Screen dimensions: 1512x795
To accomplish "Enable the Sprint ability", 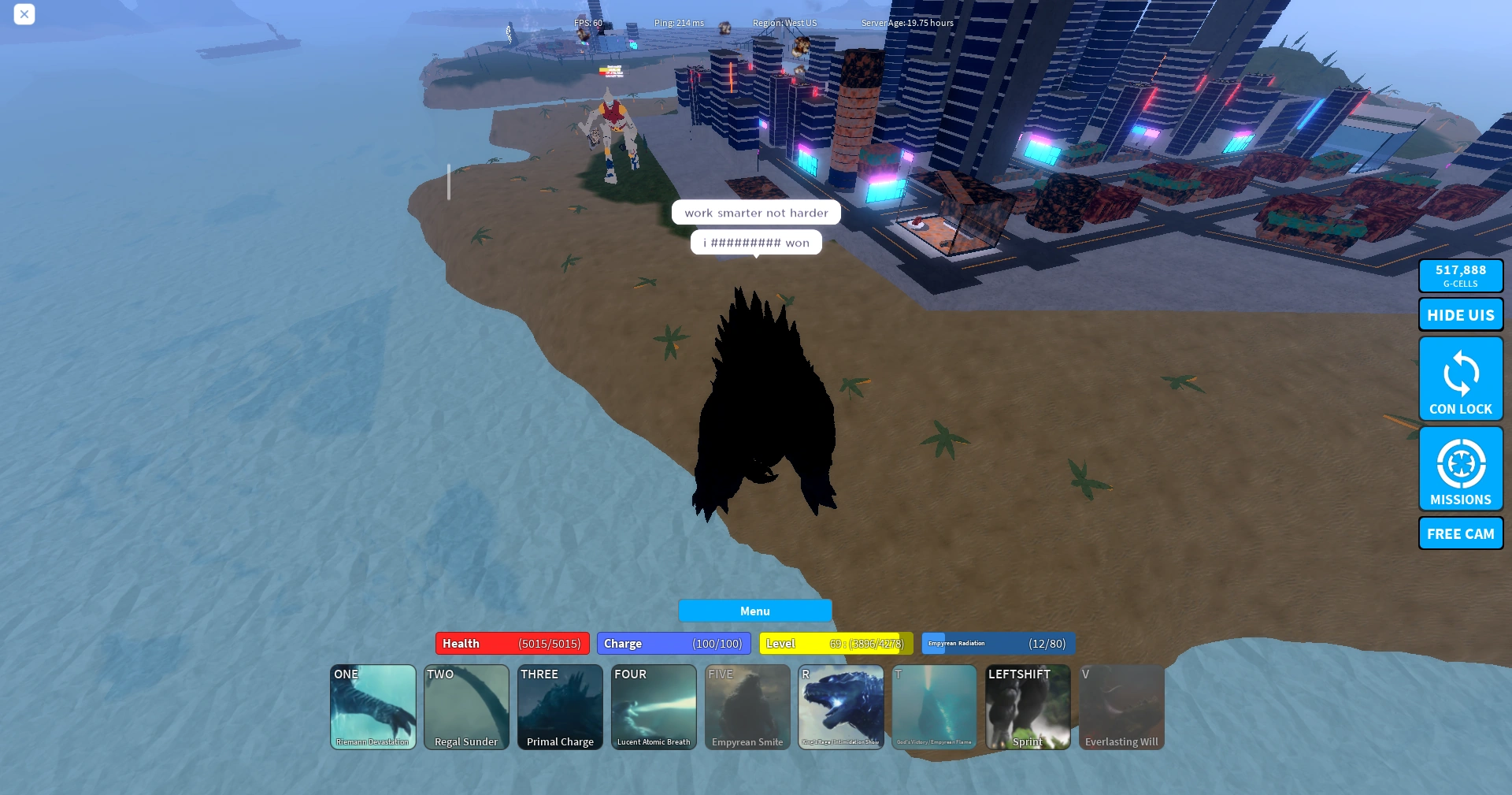I will [1027, 707].
